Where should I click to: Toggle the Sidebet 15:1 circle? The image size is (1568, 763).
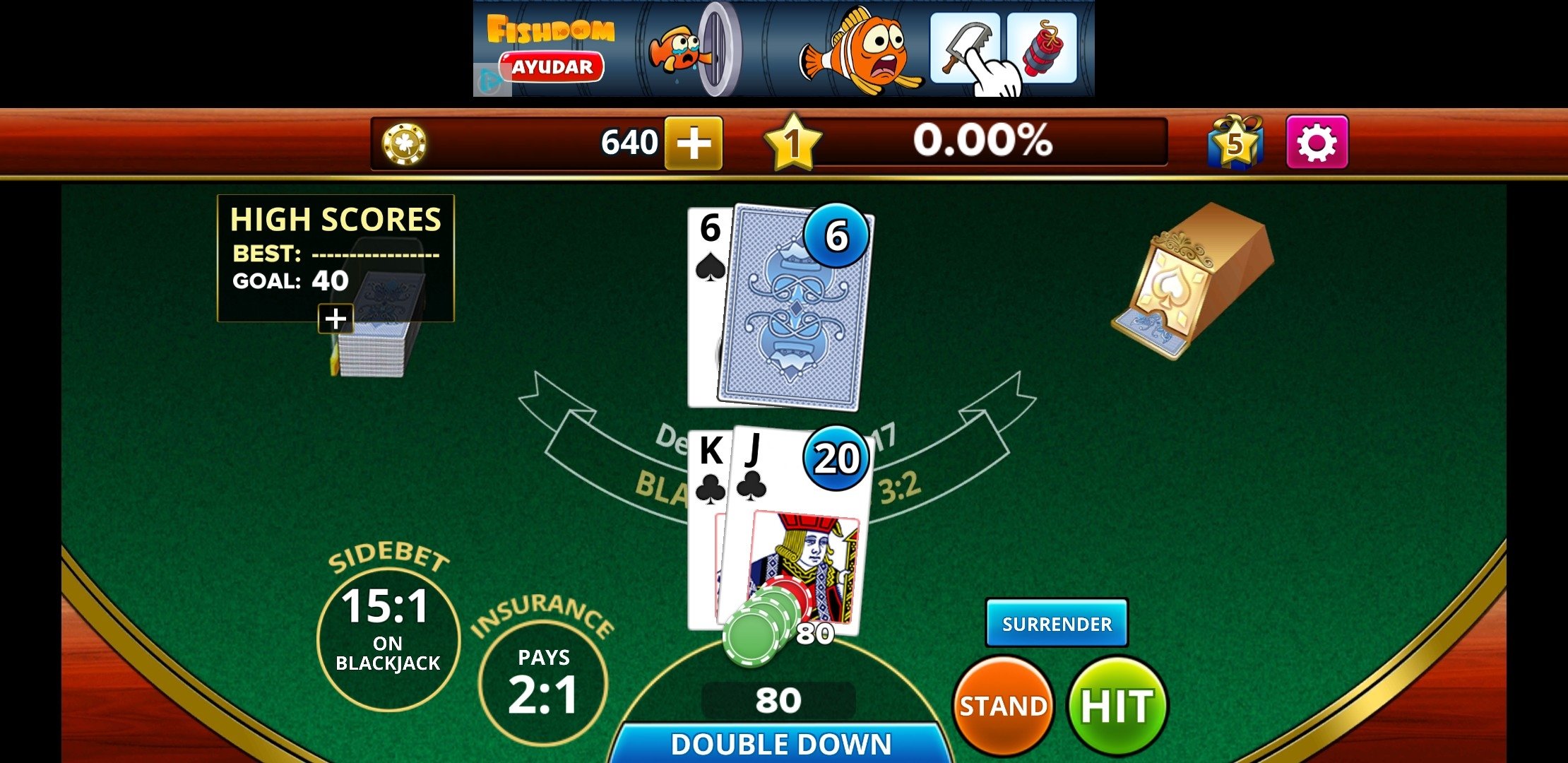pyautogui.click(x=388, y=636)
